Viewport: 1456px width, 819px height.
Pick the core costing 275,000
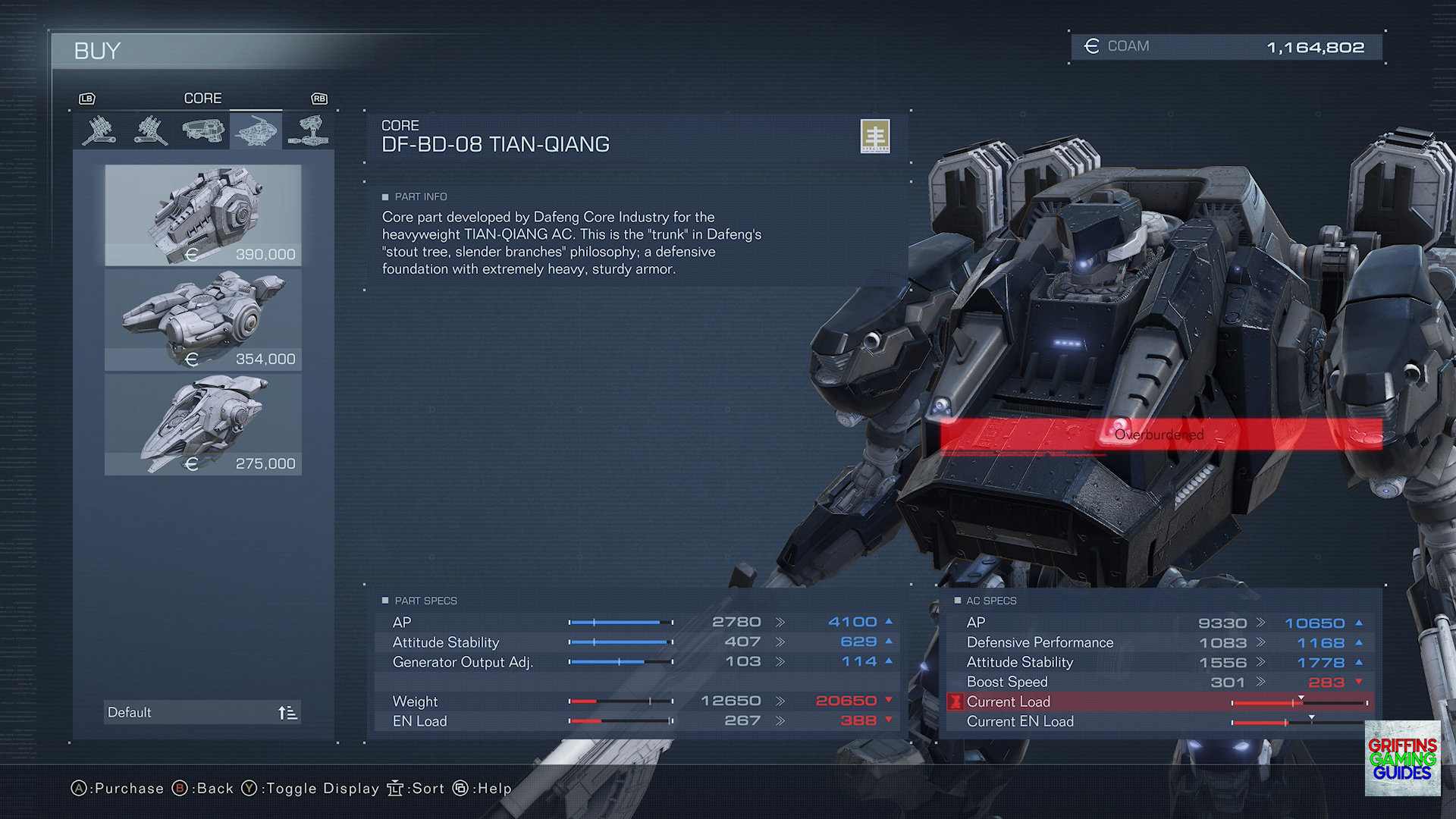[x=203, y=425]
